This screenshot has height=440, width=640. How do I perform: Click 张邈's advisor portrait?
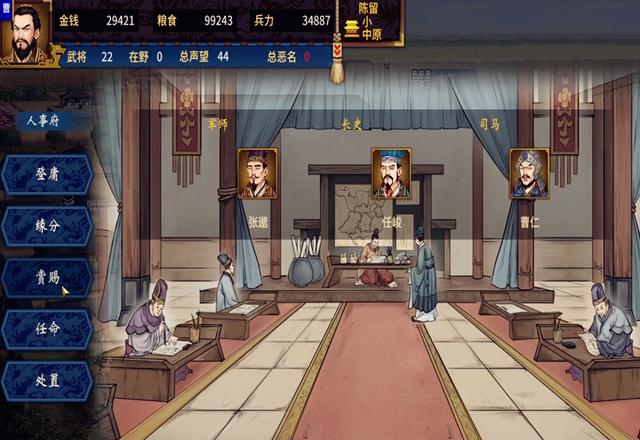258,174
